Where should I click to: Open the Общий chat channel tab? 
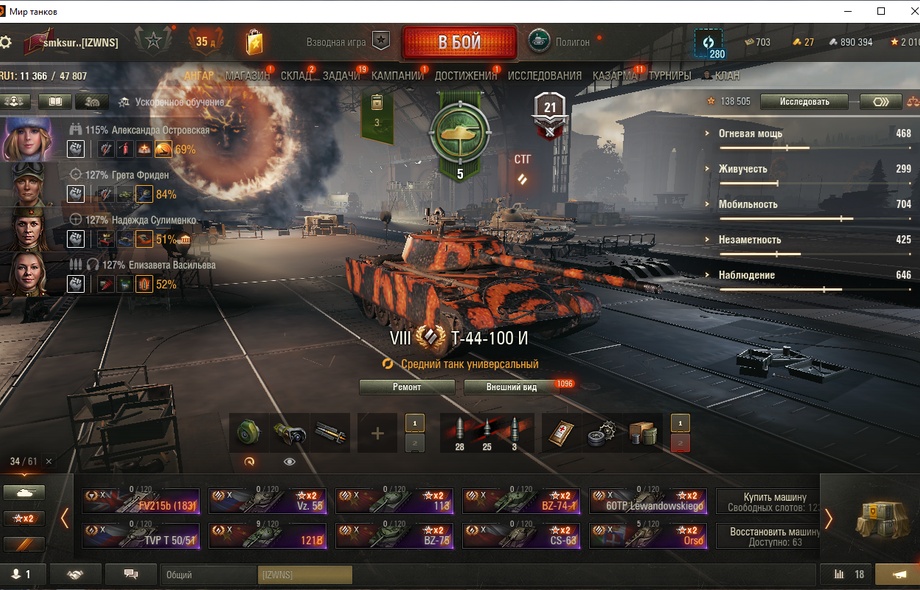[180, 575]
